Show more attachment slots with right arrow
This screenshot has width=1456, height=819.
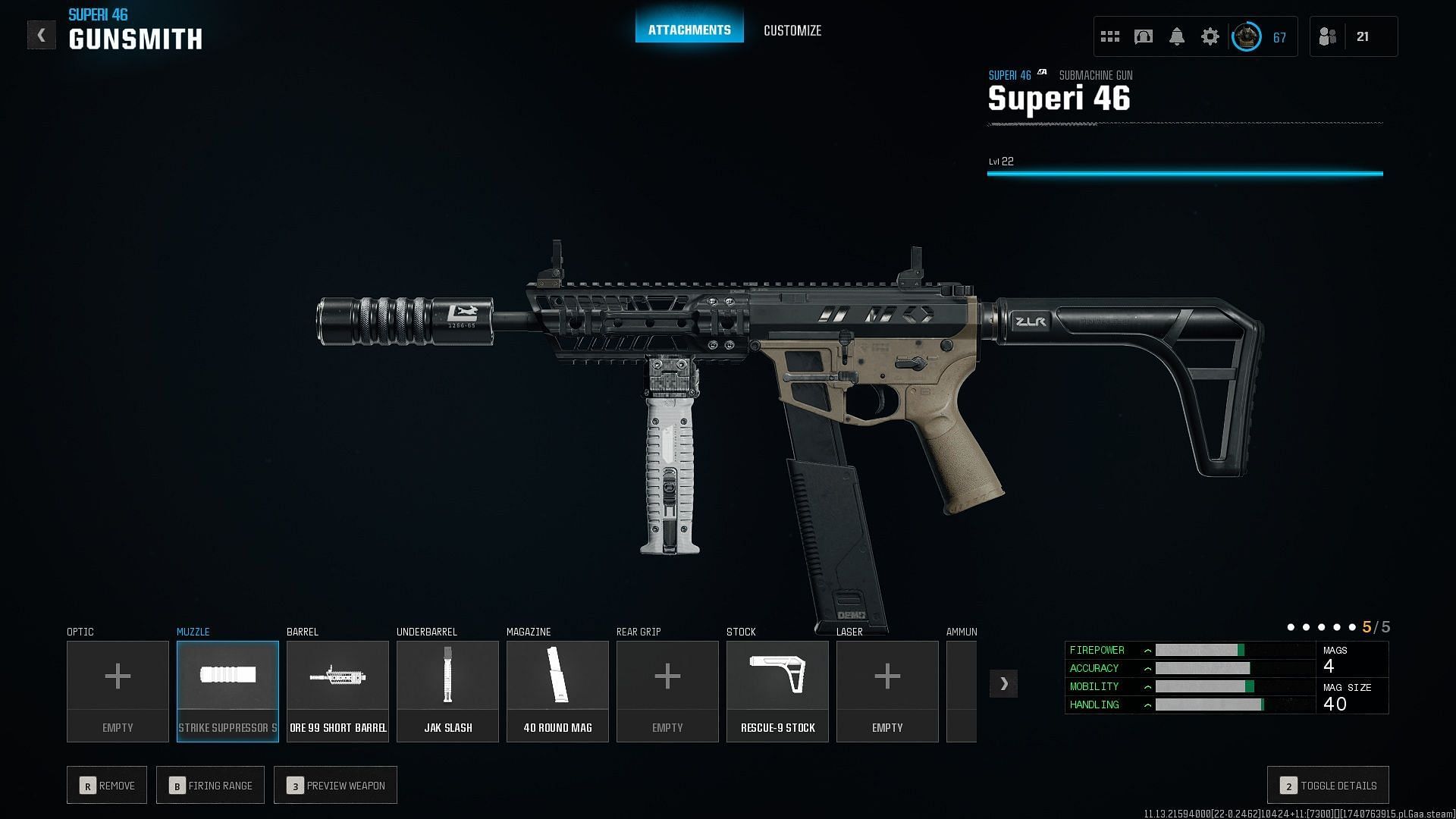coord(1003,683)
